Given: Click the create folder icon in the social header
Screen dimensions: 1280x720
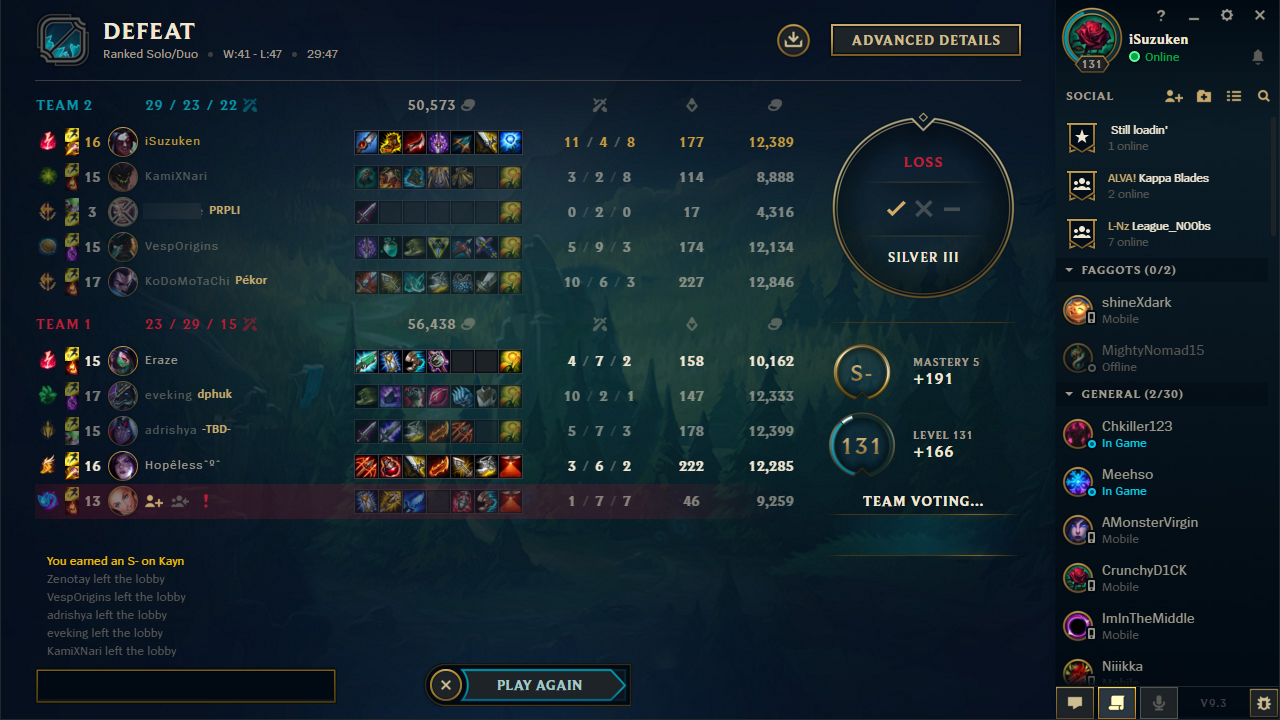Looking at the screenshot, I should (1204, 96).
